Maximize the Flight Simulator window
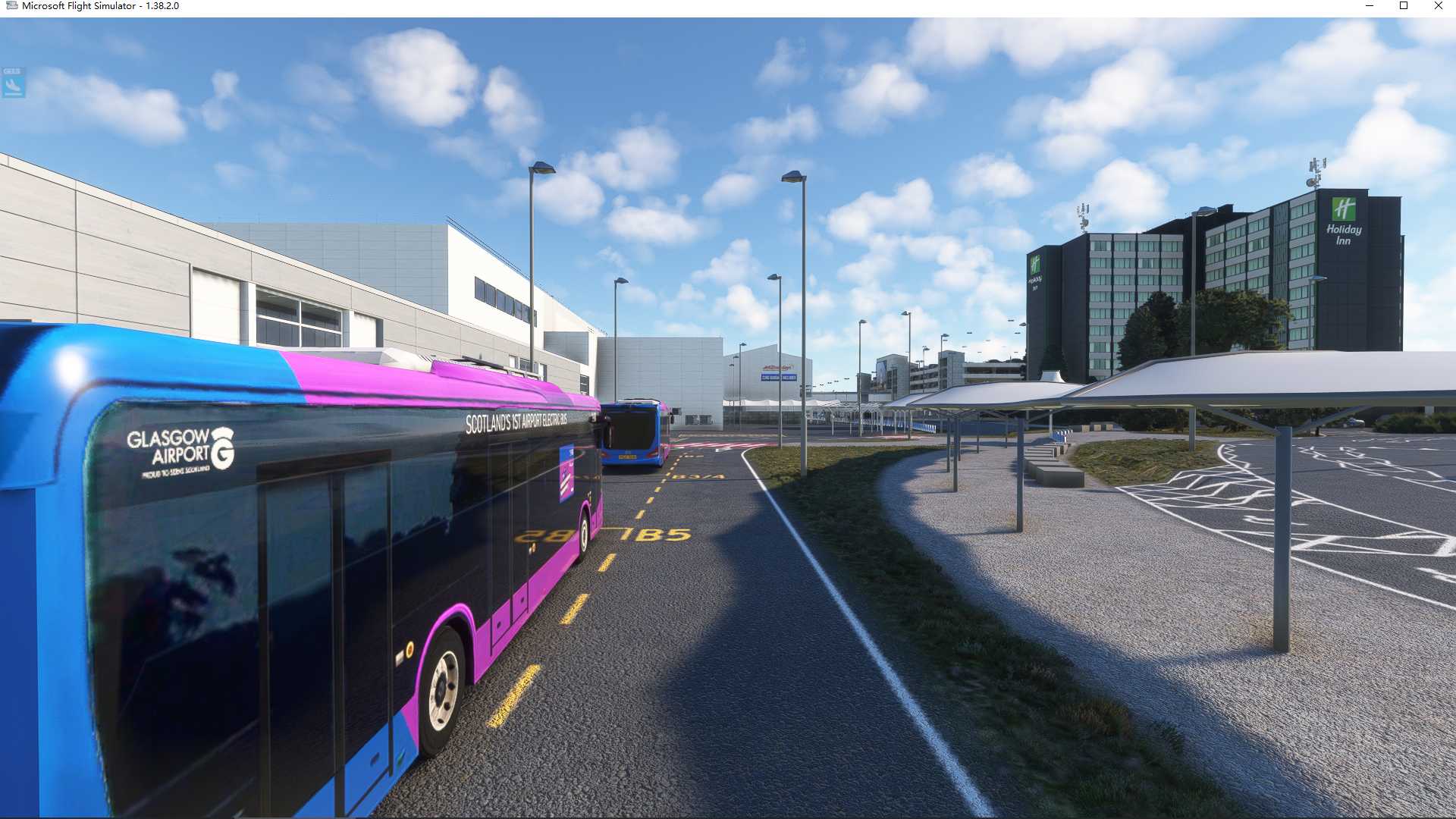 1404,6
